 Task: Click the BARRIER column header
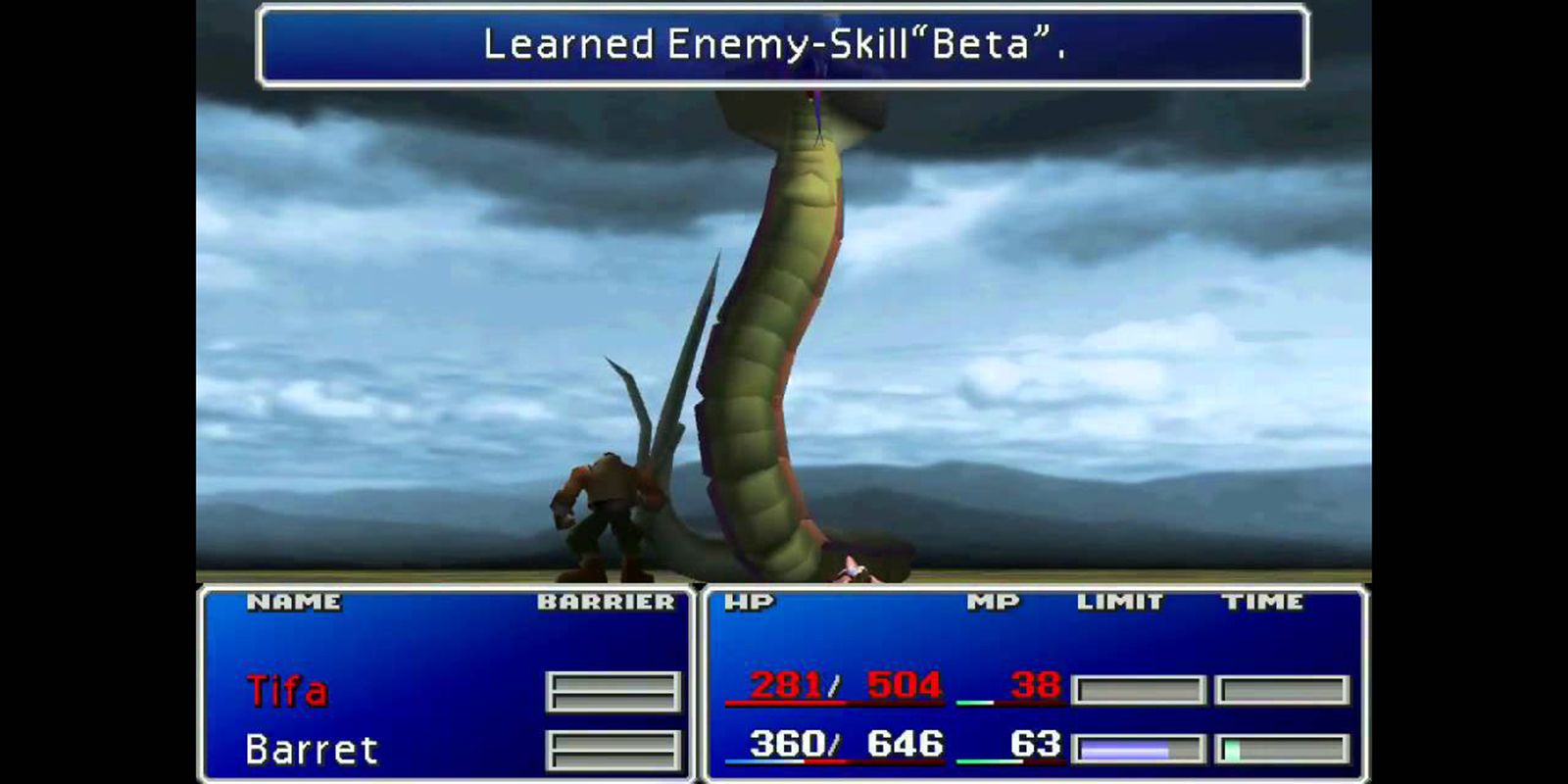(608, 602)
